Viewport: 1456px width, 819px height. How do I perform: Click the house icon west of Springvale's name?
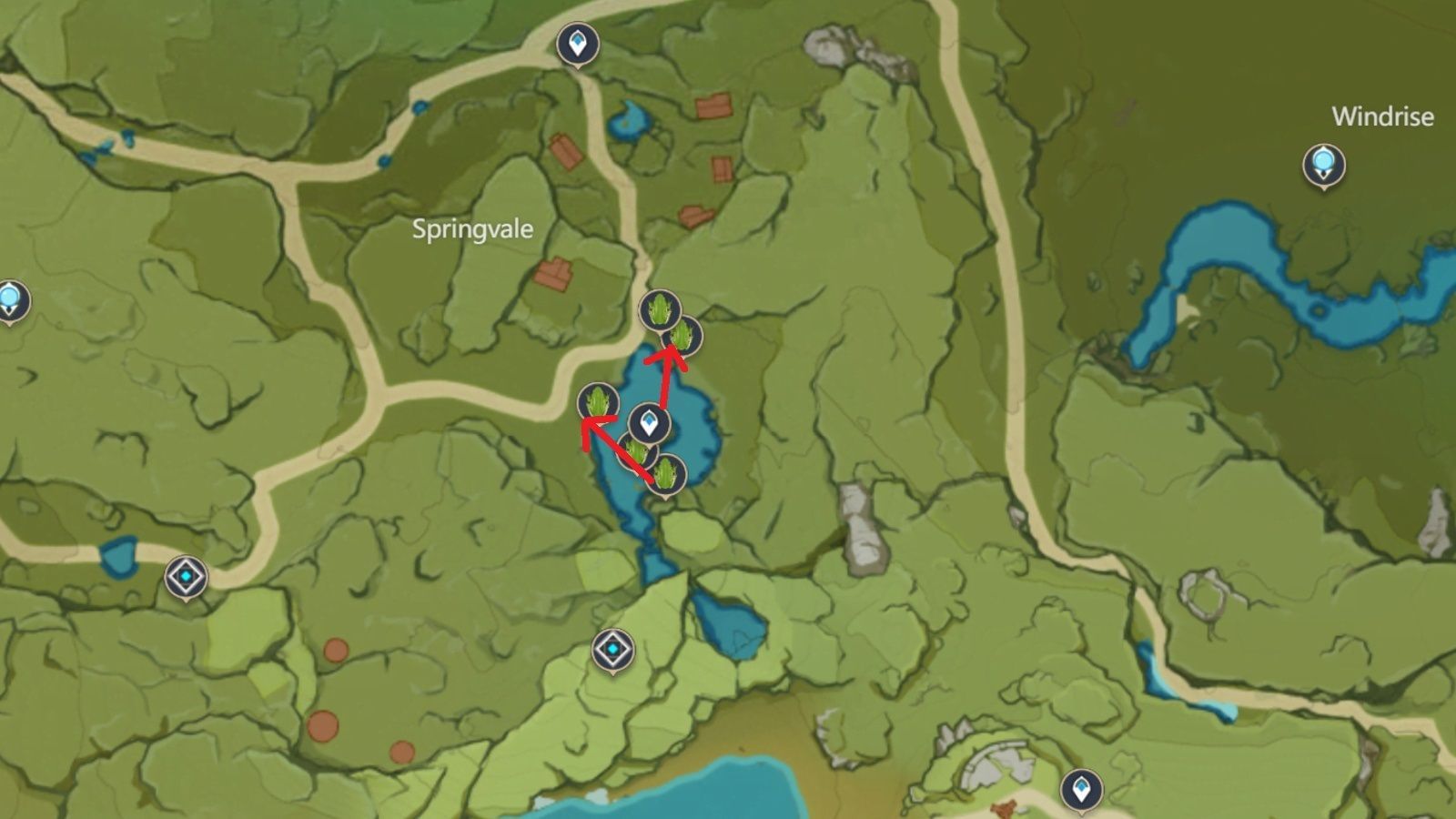553,272
